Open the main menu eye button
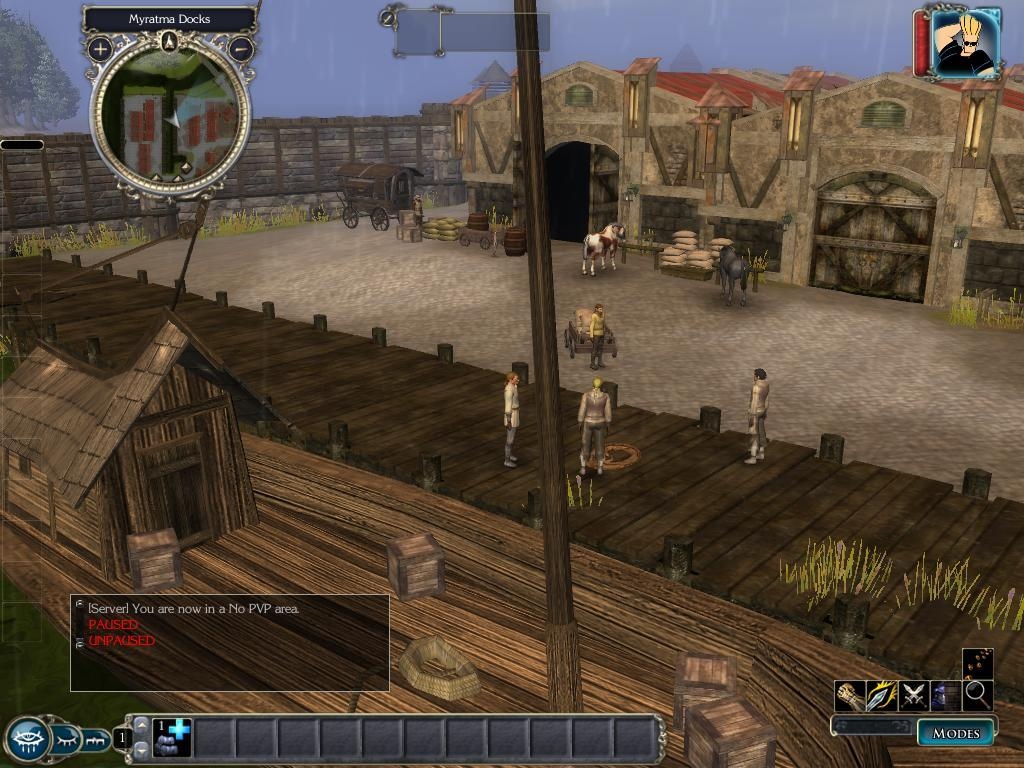Image resolution: width=1024 pixels, height=768 pixels. tap(27, 740)
